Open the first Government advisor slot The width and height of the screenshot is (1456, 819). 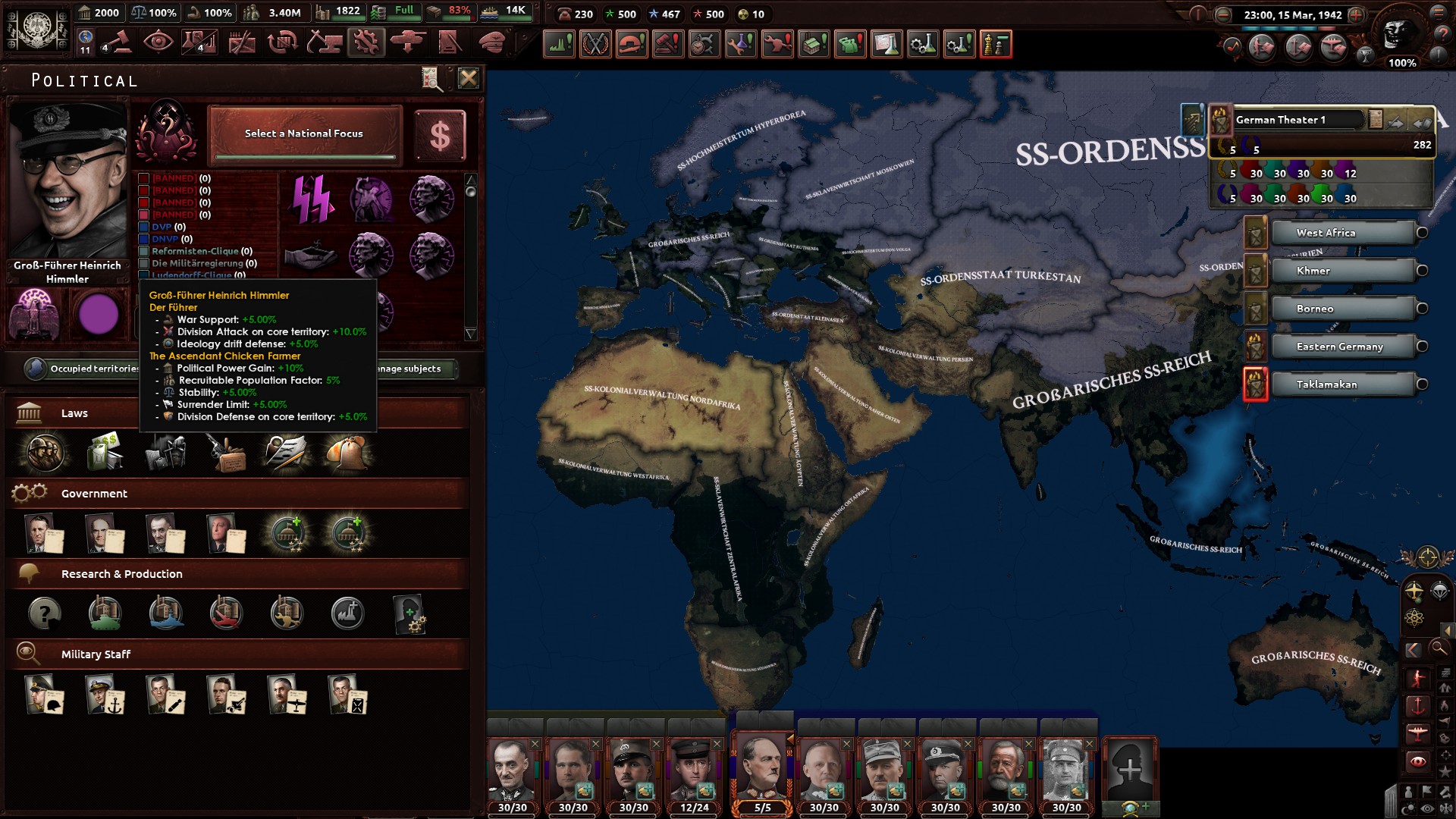pyautogui.click(x=42, y=533)
